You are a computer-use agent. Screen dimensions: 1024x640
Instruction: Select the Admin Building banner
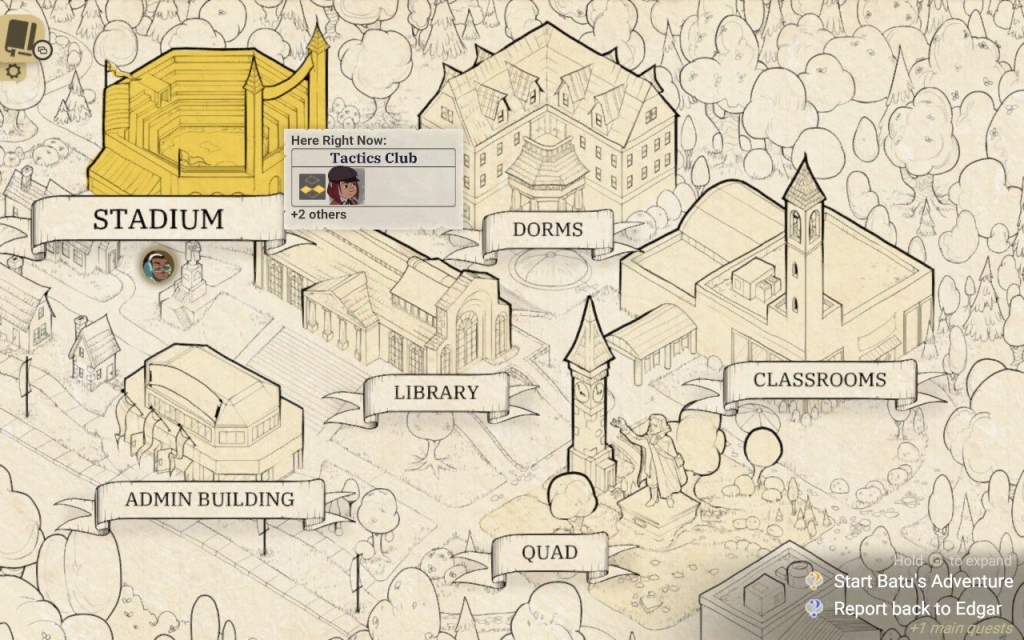(x=209, y=498)
